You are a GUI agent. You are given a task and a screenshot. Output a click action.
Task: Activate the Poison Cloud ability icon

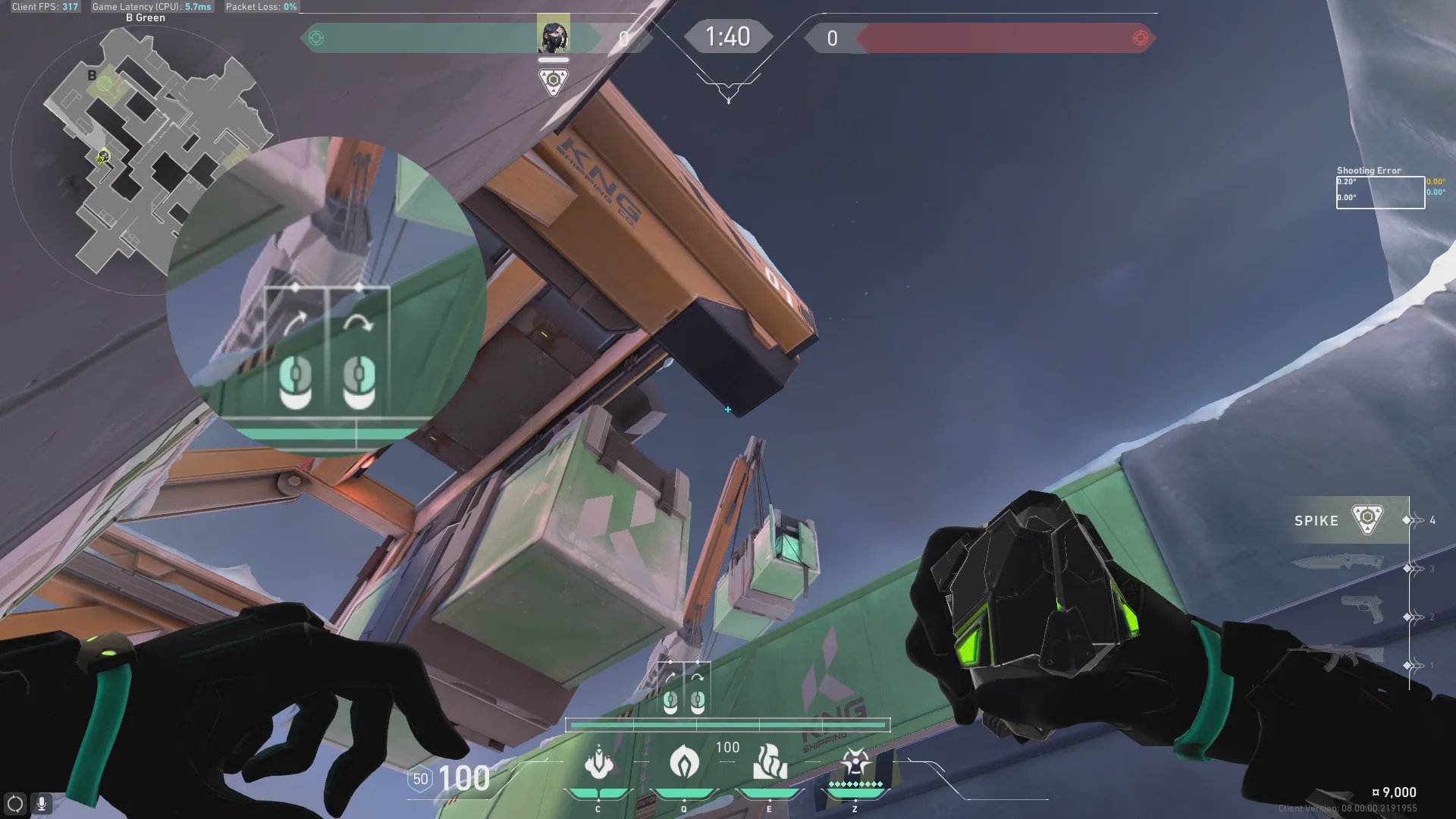click(684, 761)
